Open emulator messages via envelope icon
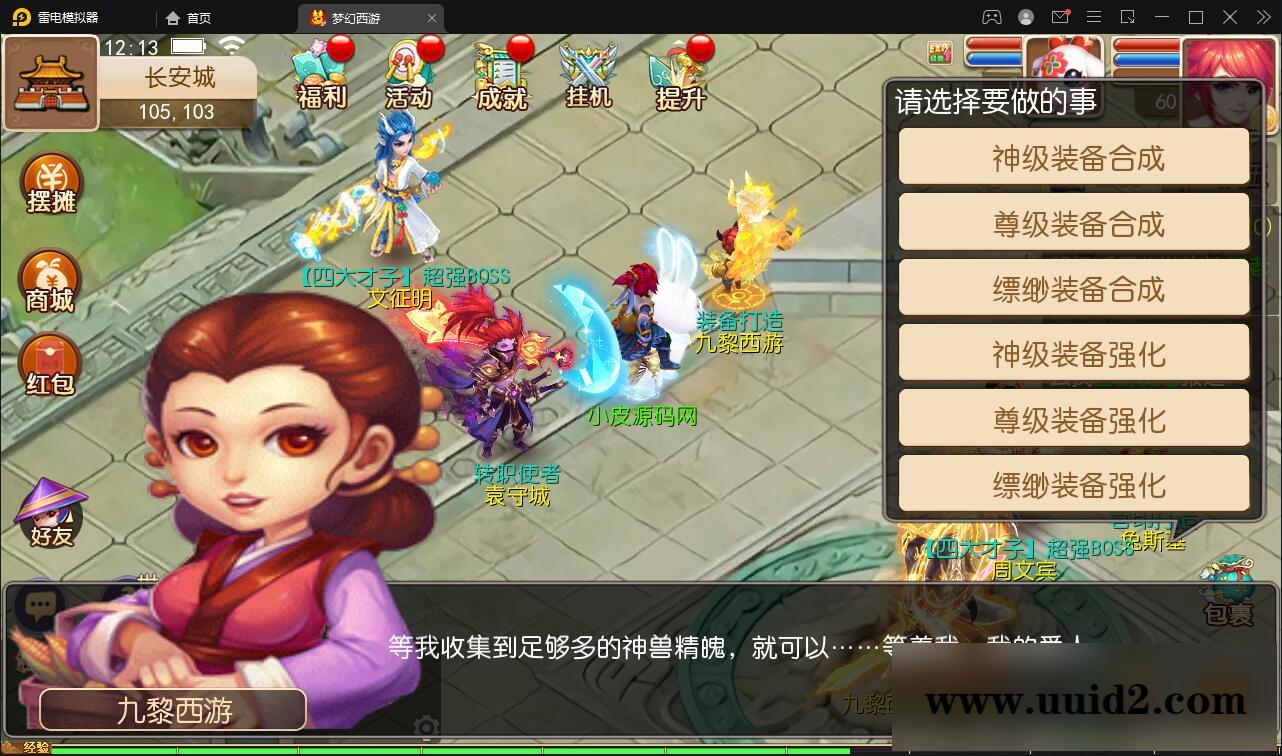Viewport: 1282px width, 756px height. click(x=1059, y=17)
